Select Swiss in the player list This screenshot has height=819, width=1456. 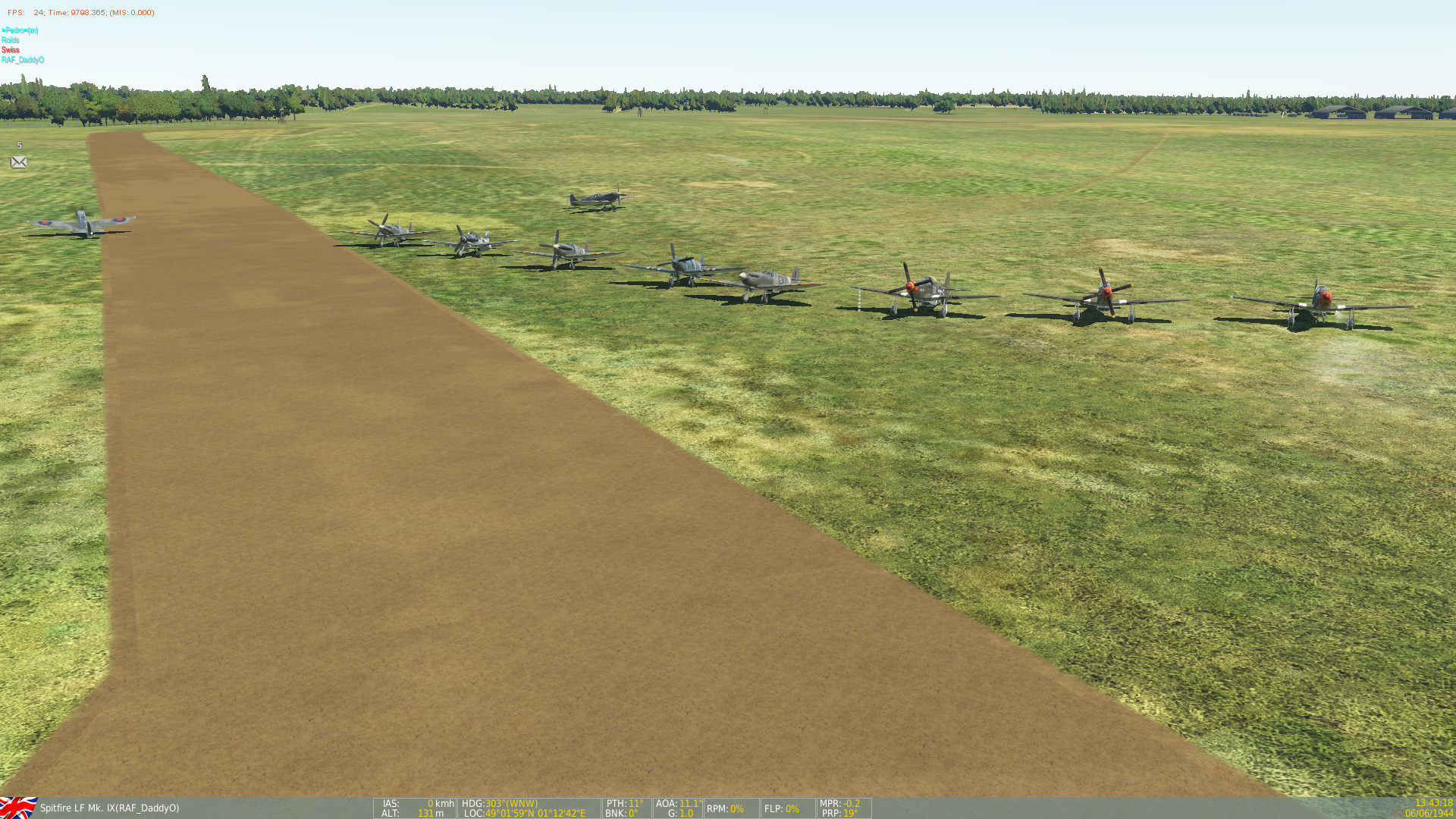[x=11, y=50]
